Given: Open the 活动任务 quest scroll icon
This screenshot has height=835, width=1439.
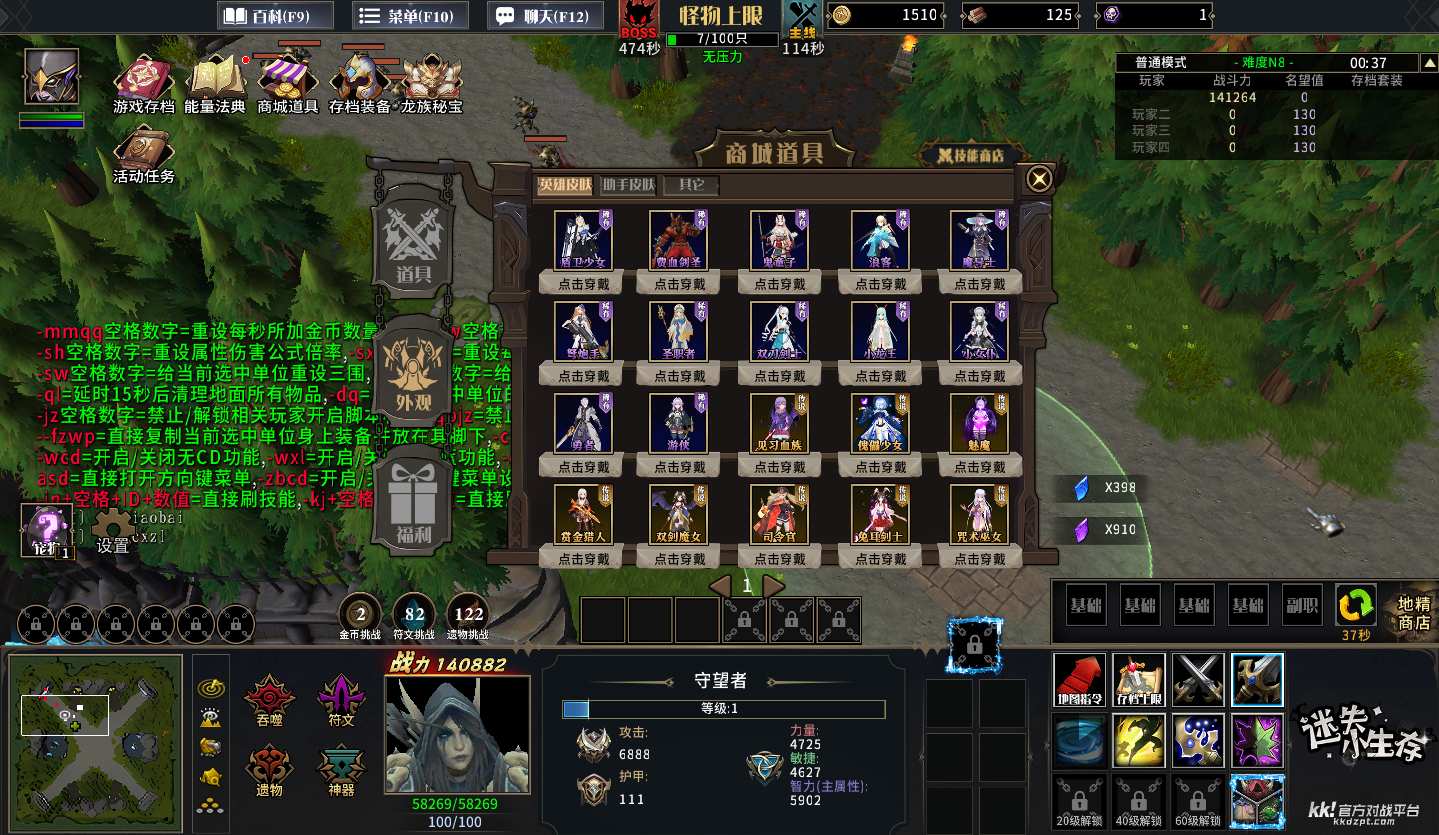Looking at the screenshot, I should 143,148.
